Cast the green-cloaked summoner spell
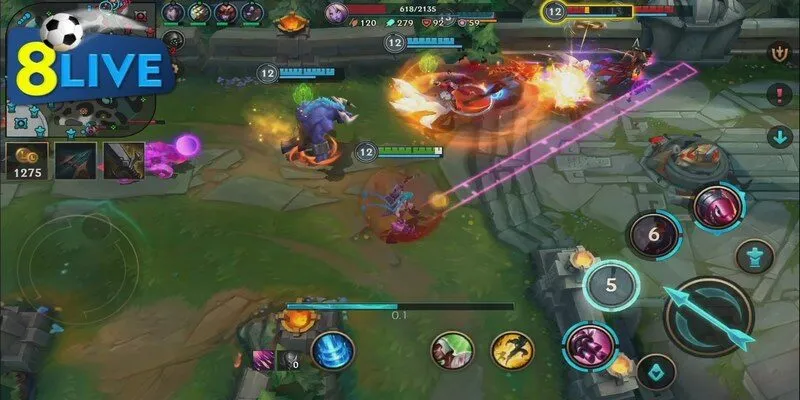 click(x=451, y=350)
